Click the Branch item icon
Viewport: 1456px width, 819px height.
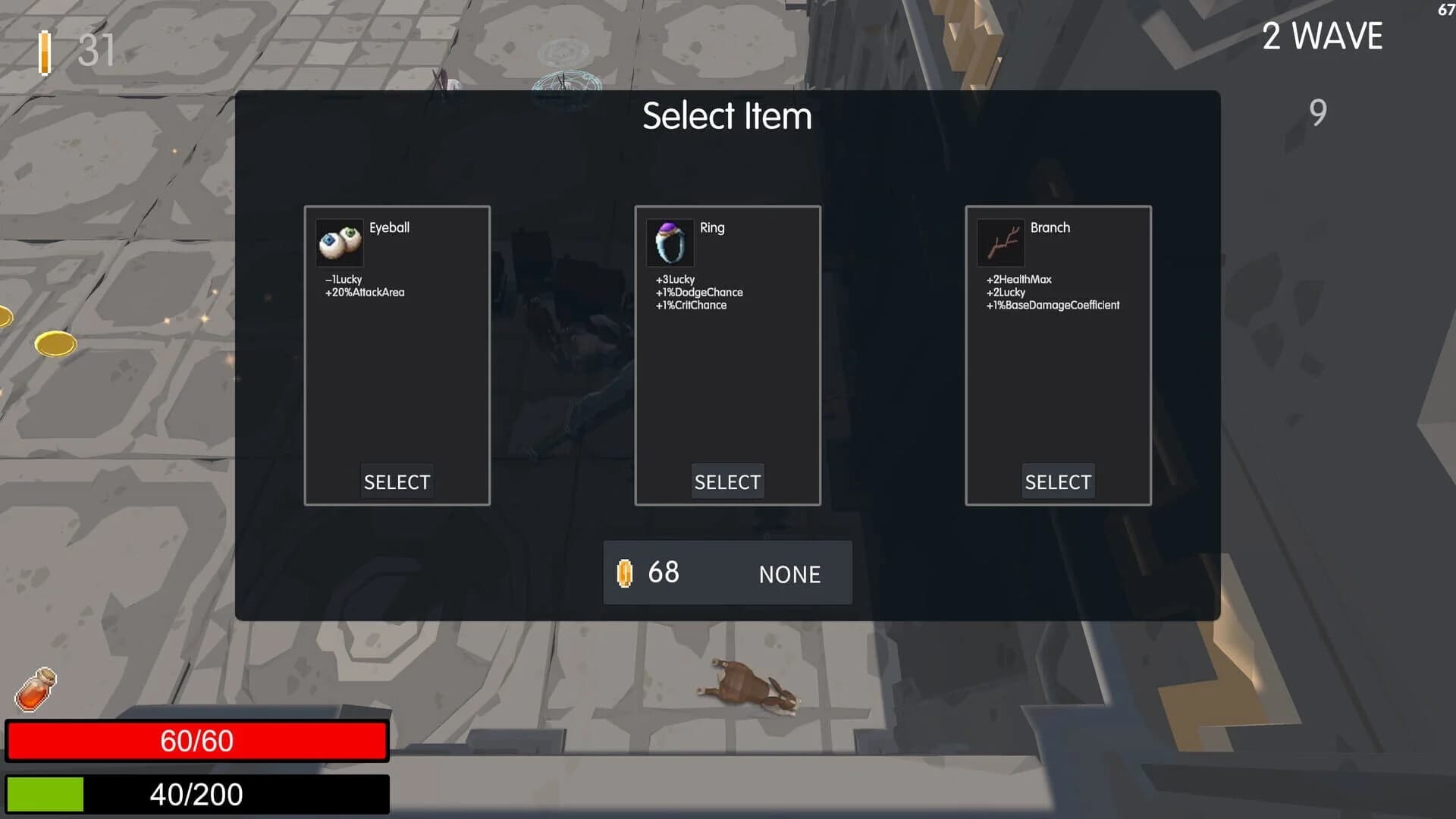tap(1000, 243)
